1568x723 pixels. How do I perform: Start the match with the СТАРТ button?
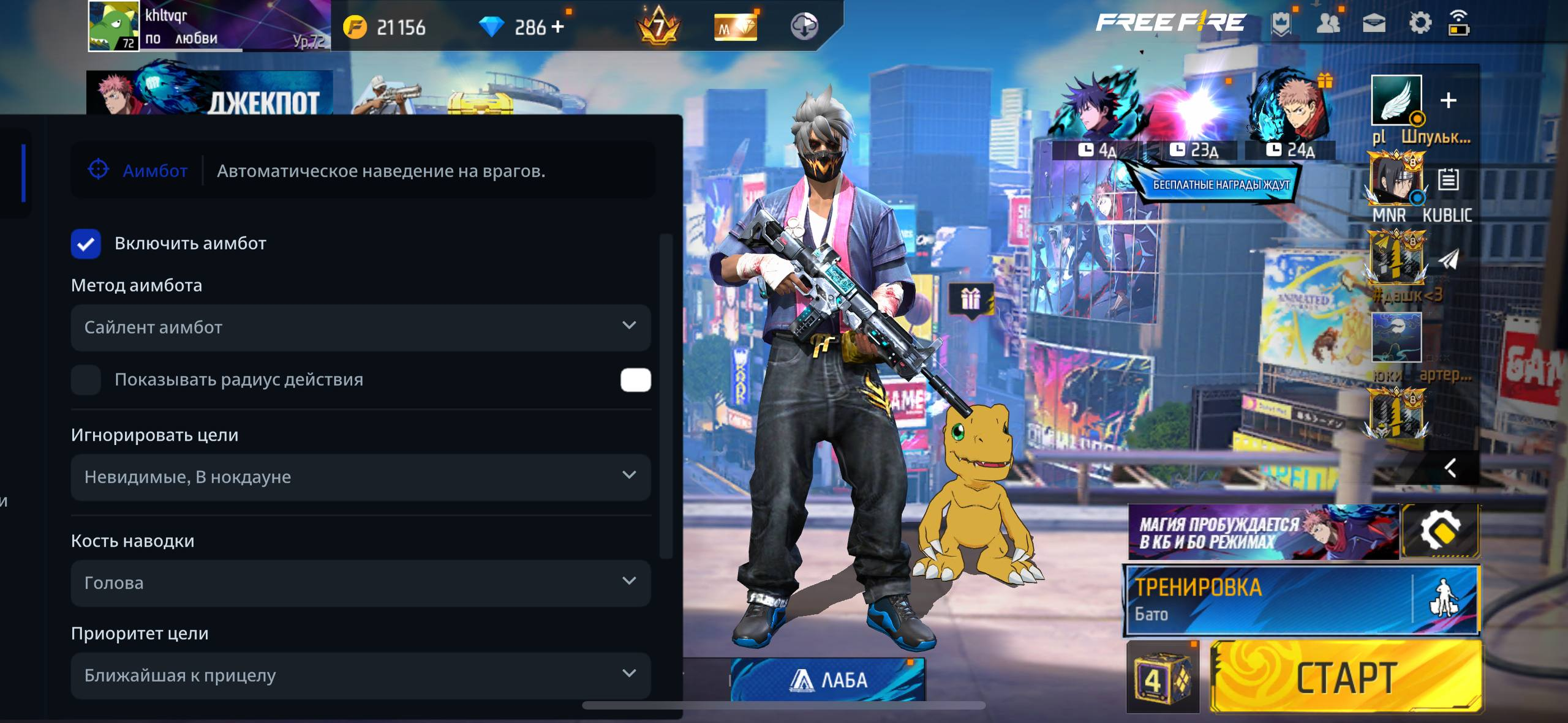pos(1346,677)
